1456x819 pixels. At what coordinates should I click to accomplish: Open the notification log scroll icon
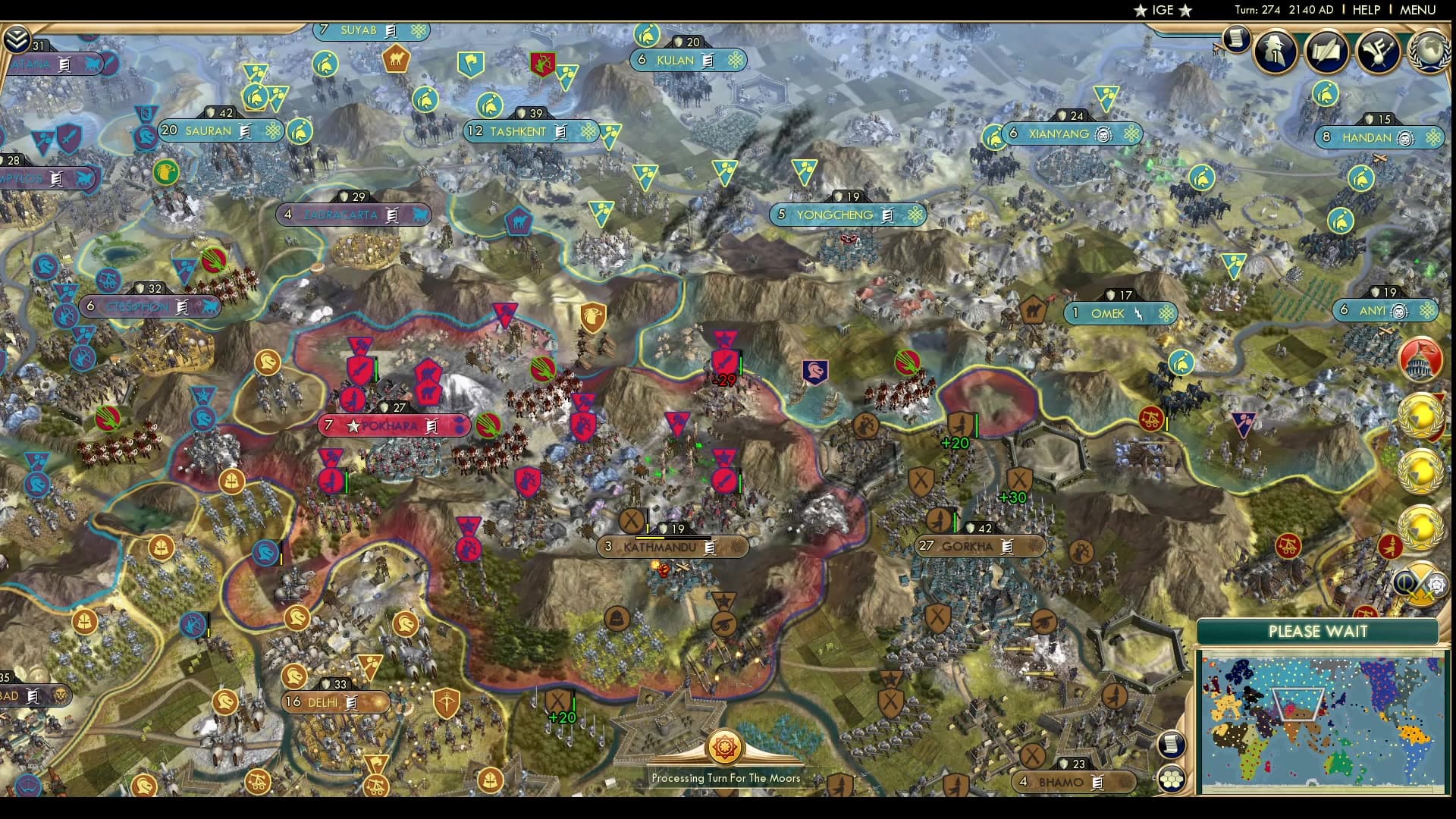1238,39
